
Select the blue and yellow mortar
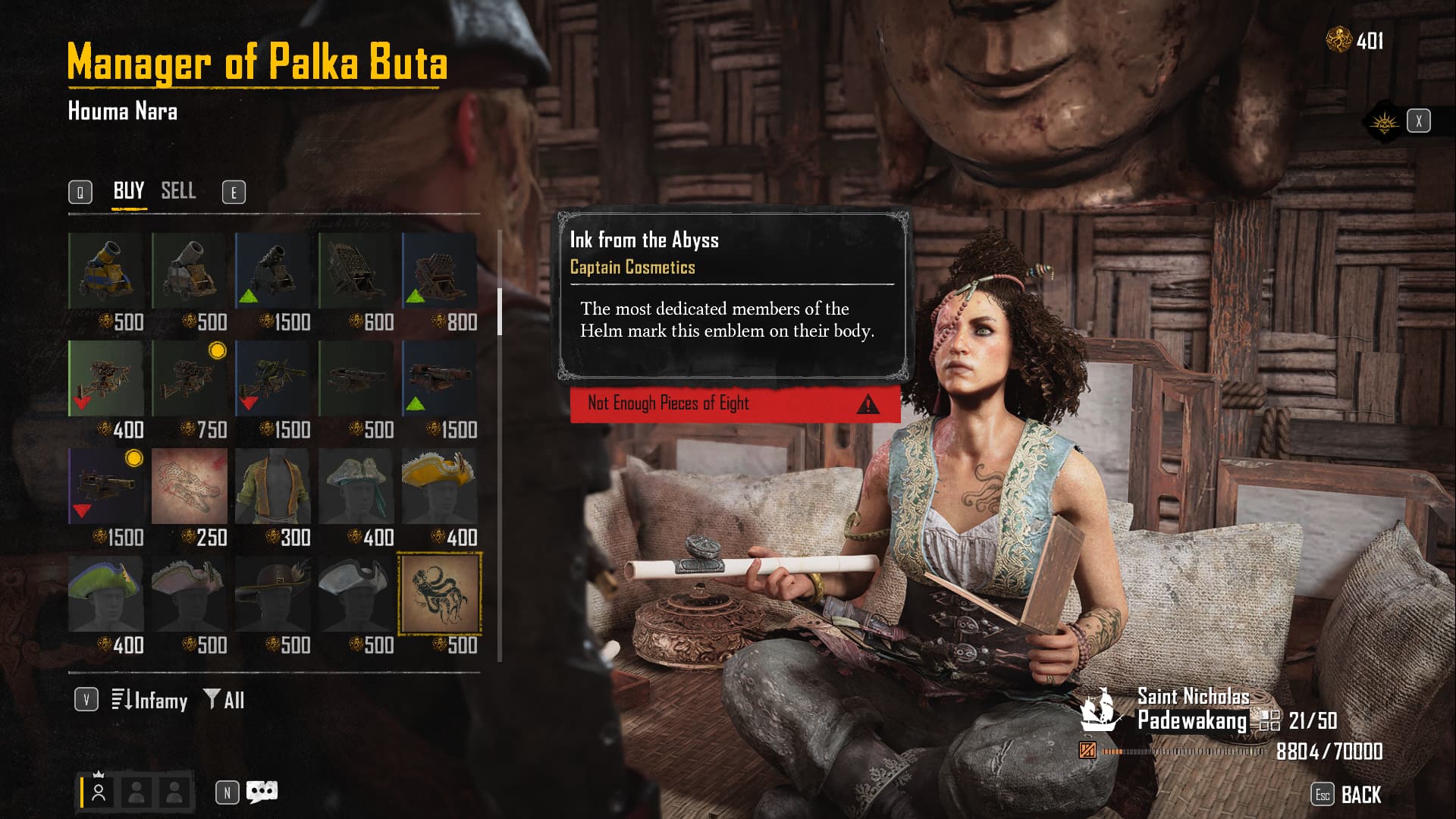[106, 271]
